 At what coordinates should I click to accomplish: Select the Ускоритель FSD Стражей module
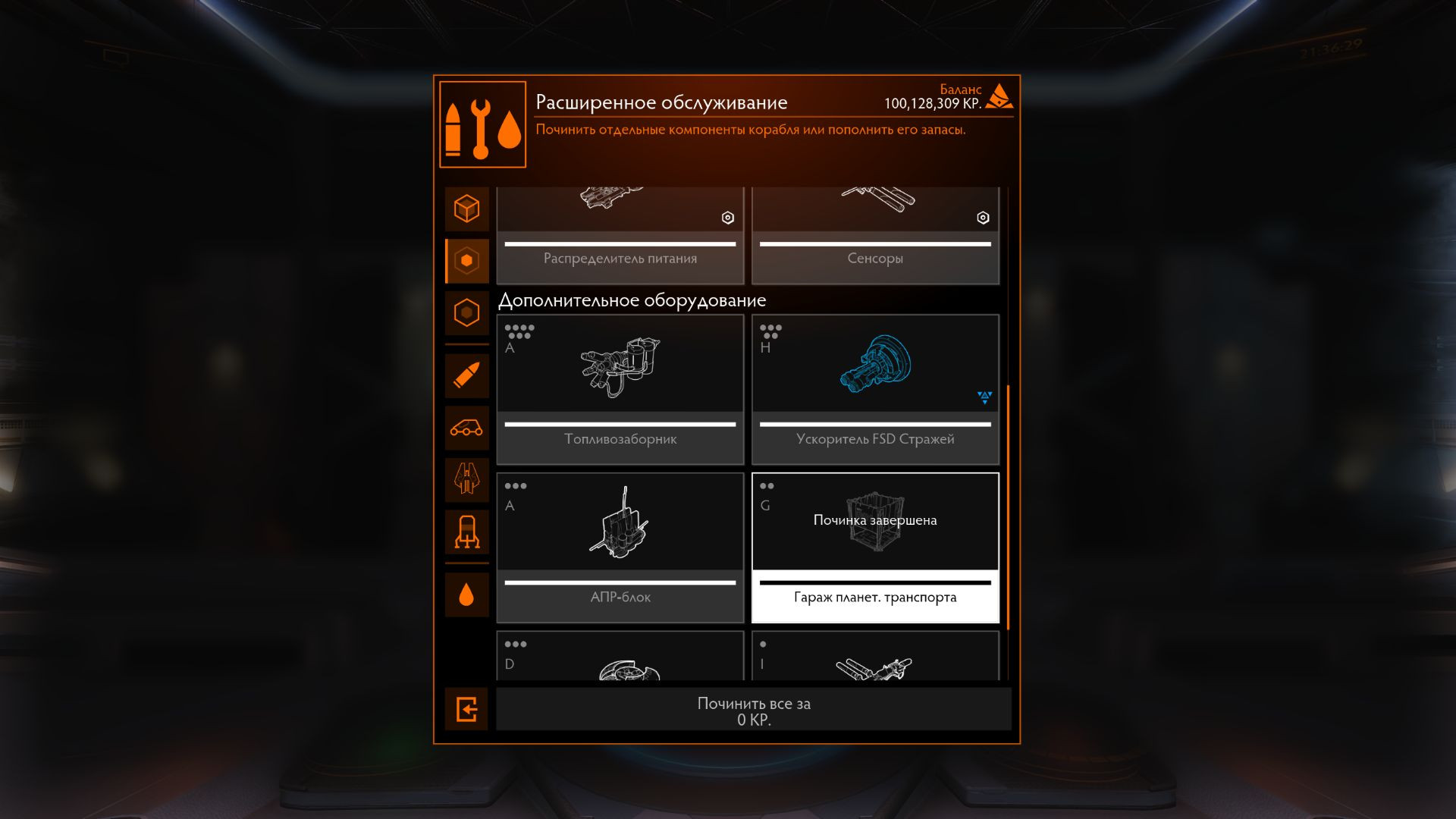(x=874, y=389)
